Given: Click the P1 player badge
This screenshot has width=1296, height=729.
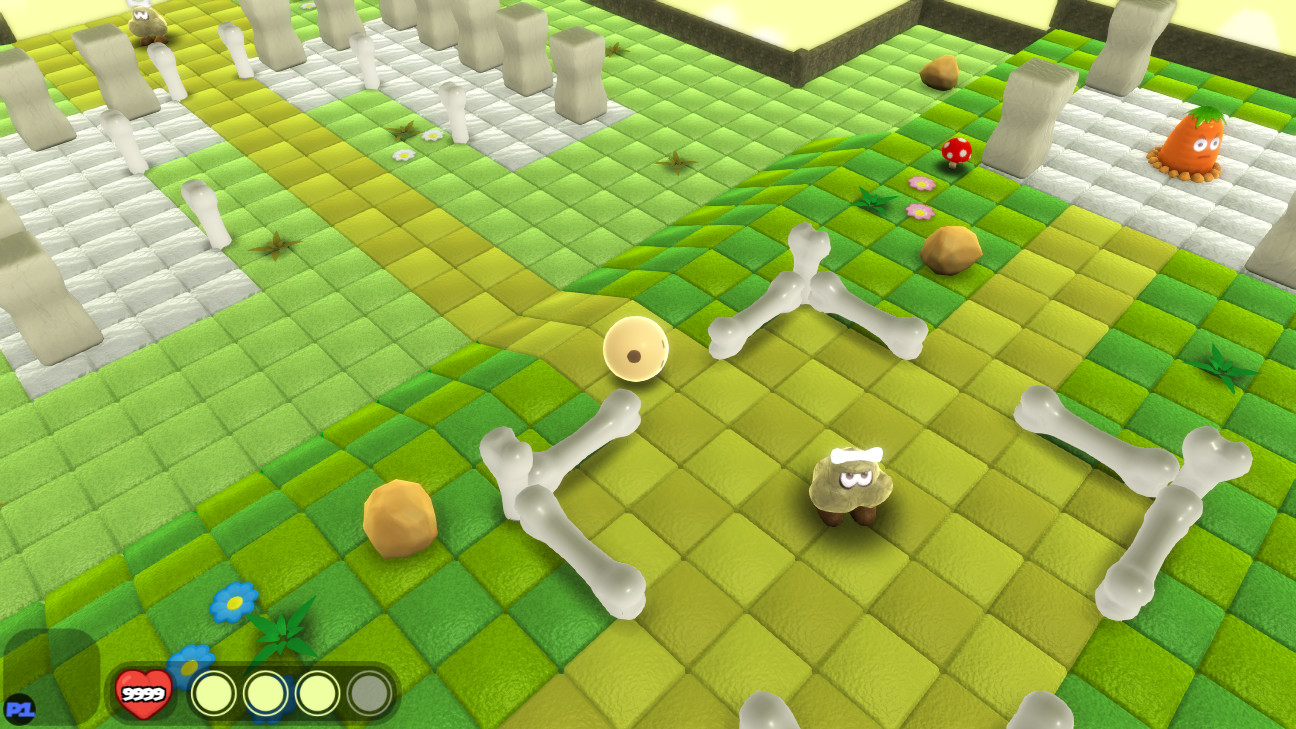Looking at the screenshot, I should pos(22,706).
